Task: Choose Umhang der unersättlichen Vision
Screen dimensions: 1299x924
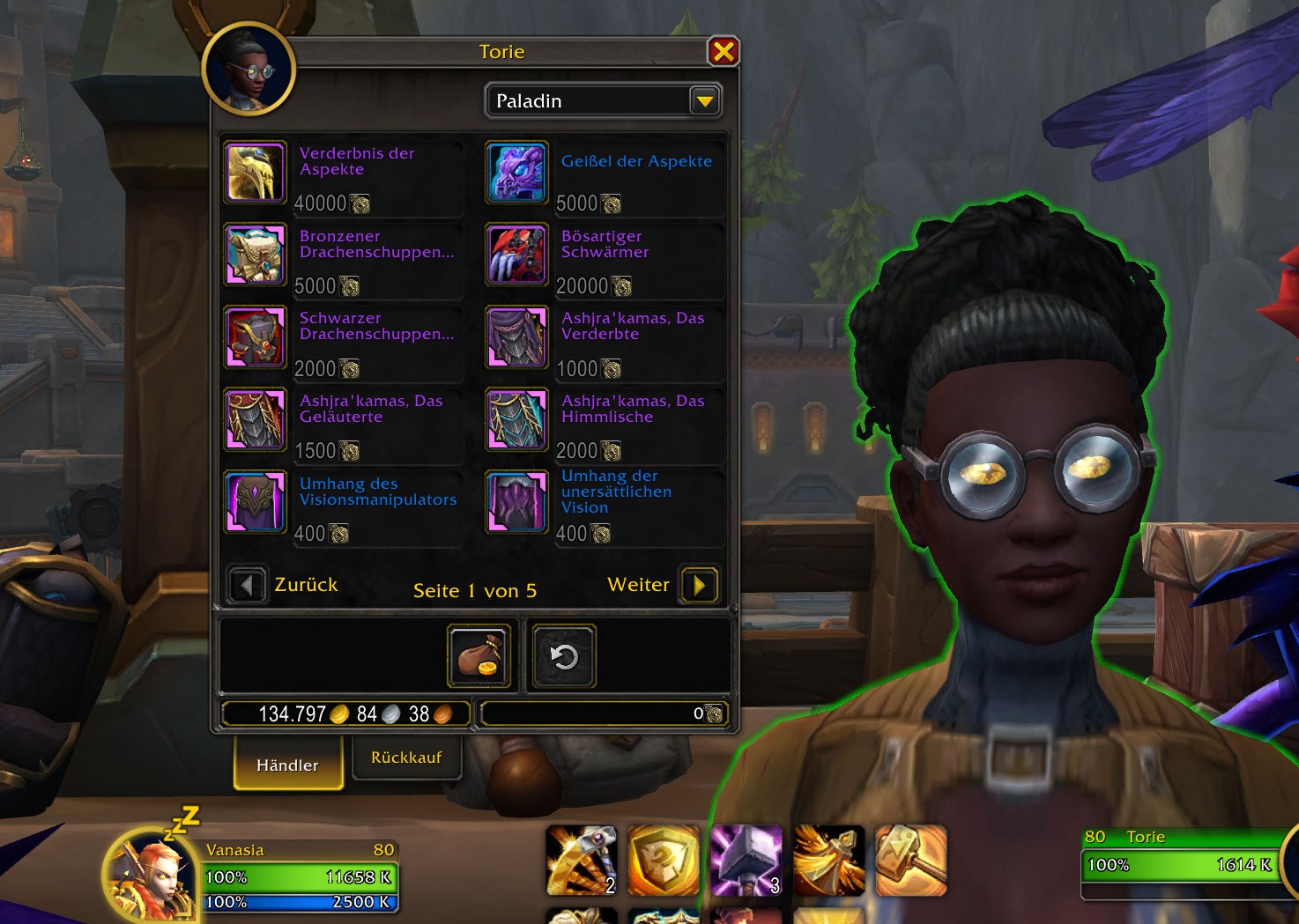Action: coord(517,503)
